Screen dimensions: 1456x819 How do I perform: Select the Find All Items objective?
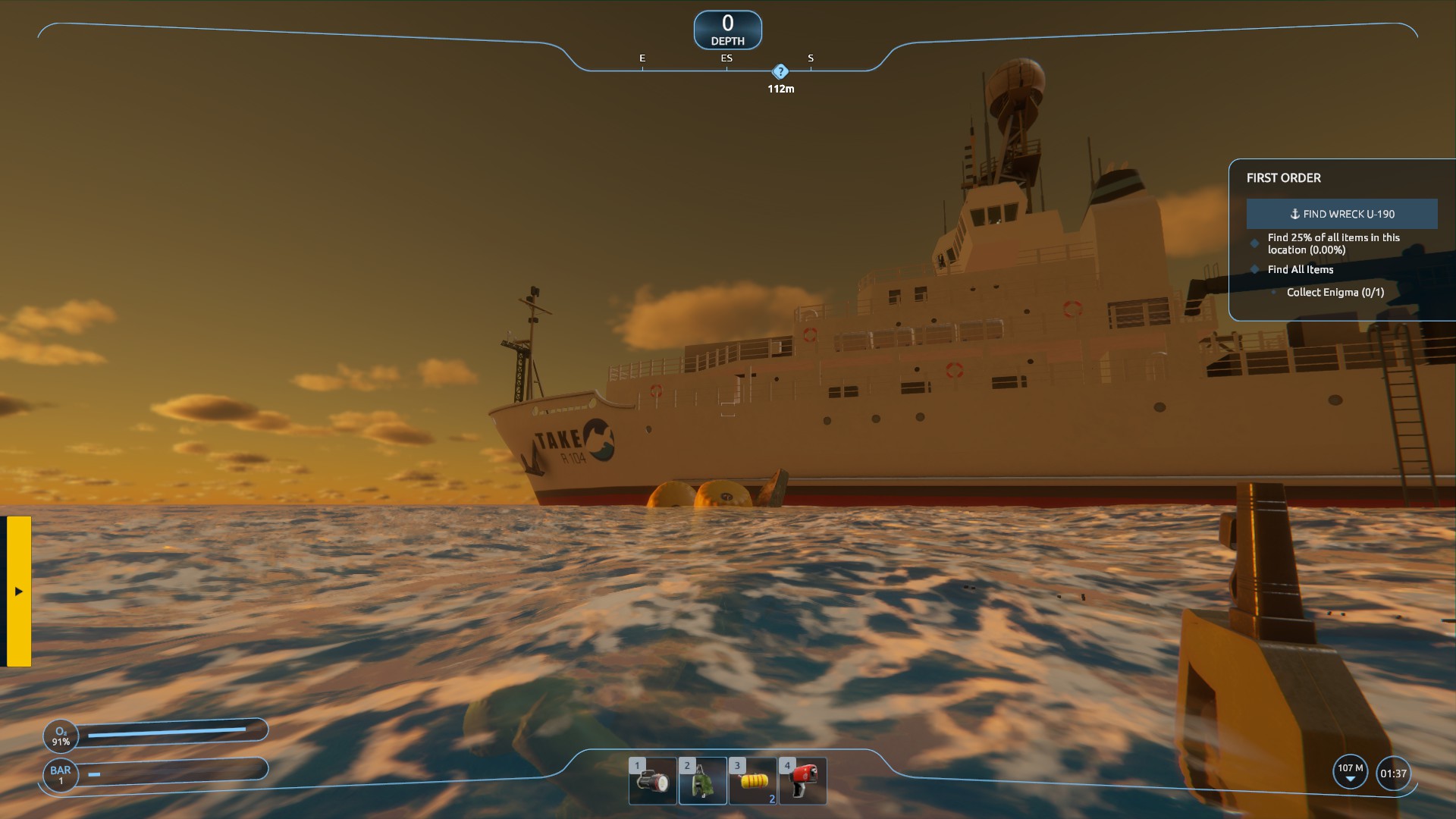point(1300,269)
